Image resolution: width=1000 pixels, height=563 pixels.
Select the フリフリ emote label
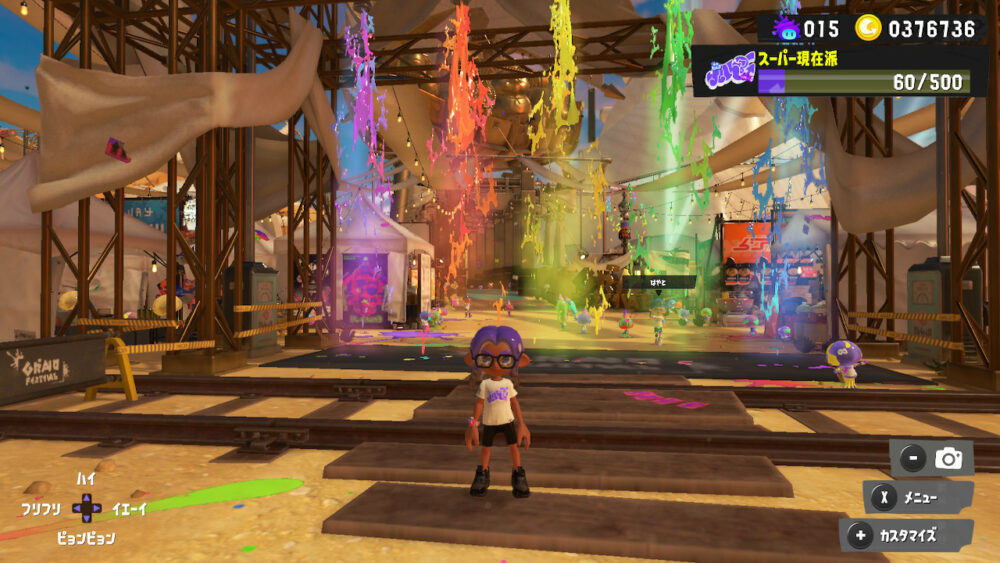pos(41,509)
